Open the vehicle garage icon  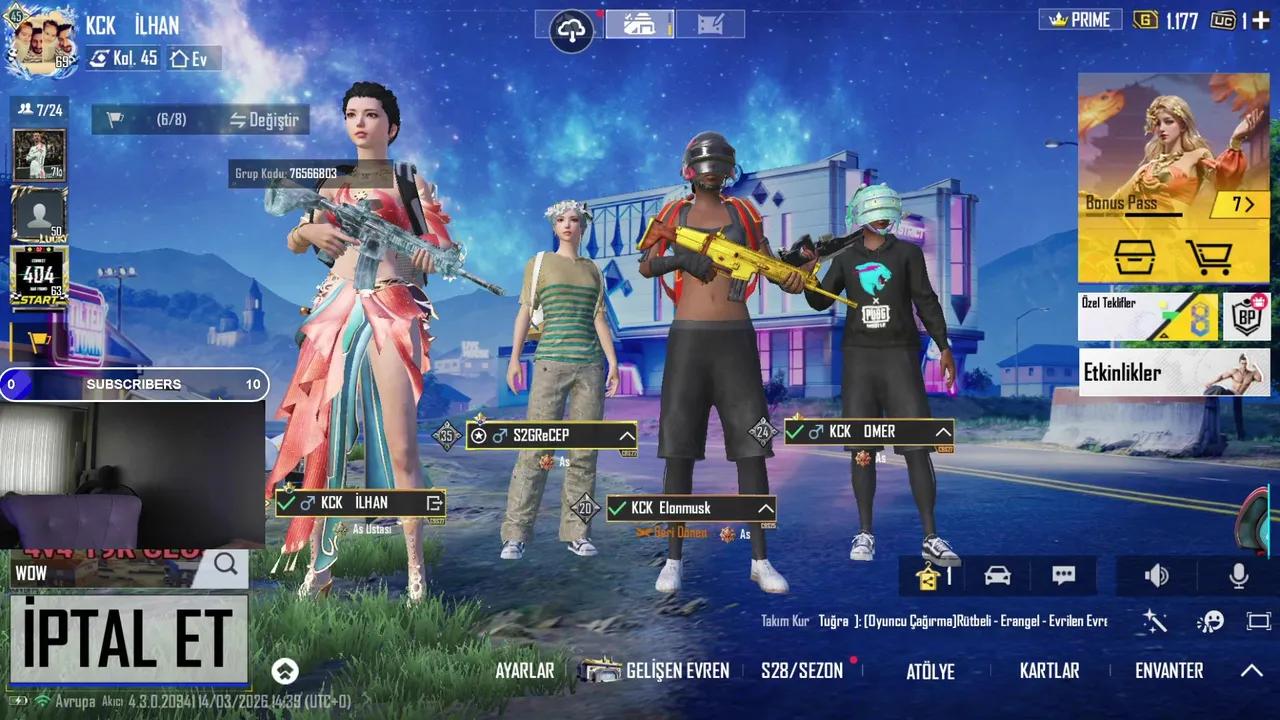(997, 576)
